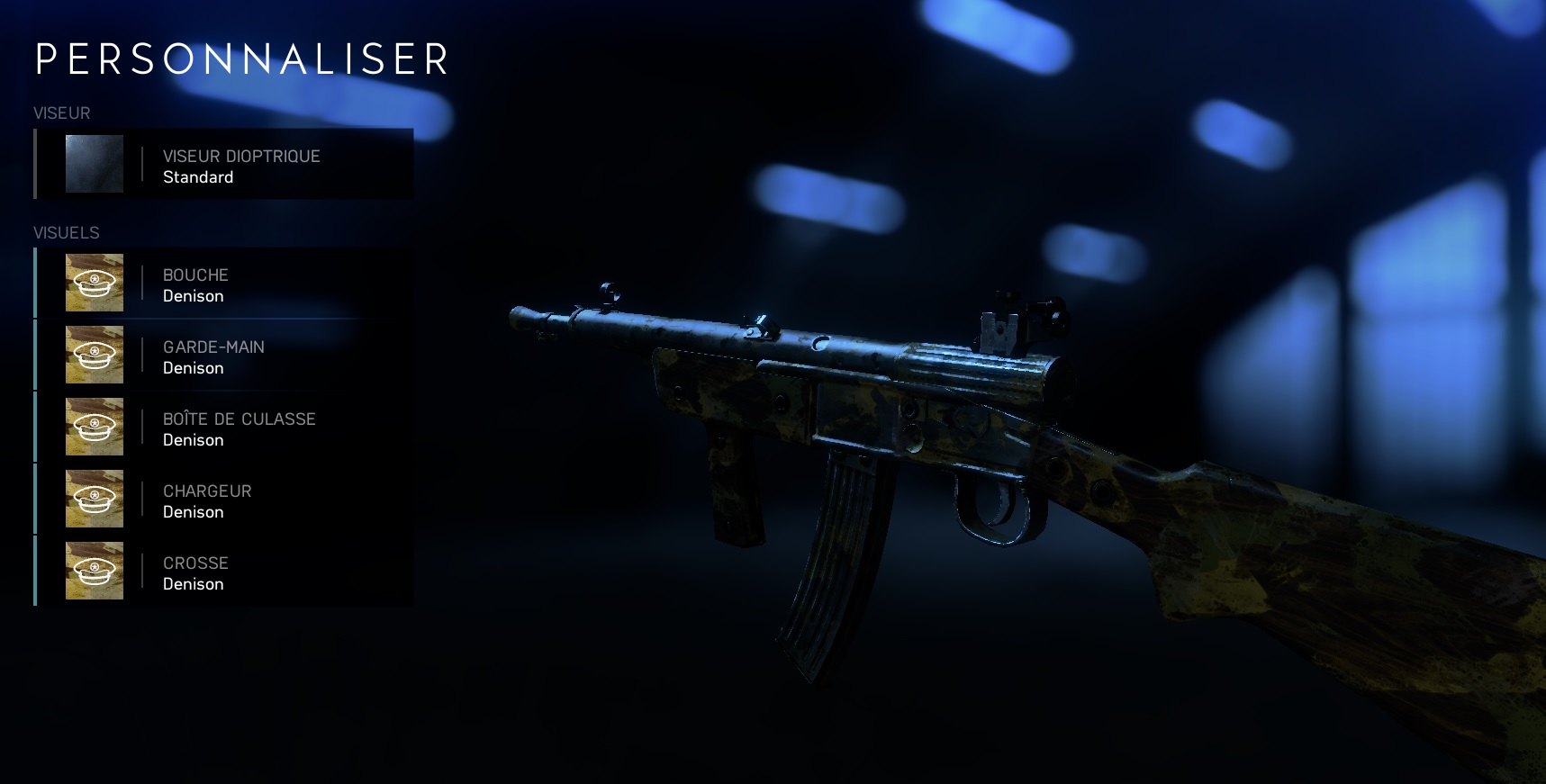
Task: Open the CROSSE customization slot
Action: coord(225,572)
